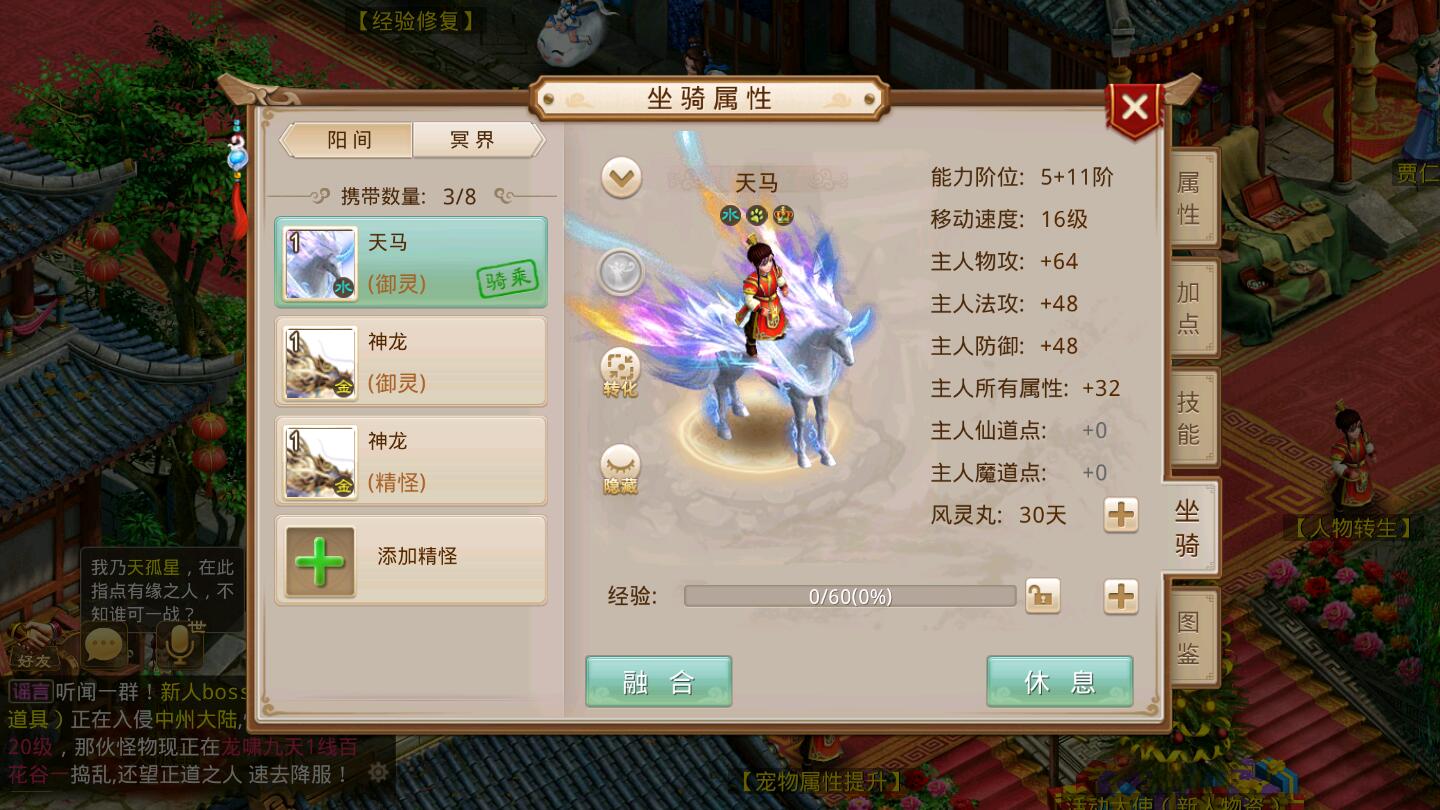The height and width of the screenshot is (810, 1440).
Task: Click the crown badge next to the paw icon
Action: click(782, 214)
